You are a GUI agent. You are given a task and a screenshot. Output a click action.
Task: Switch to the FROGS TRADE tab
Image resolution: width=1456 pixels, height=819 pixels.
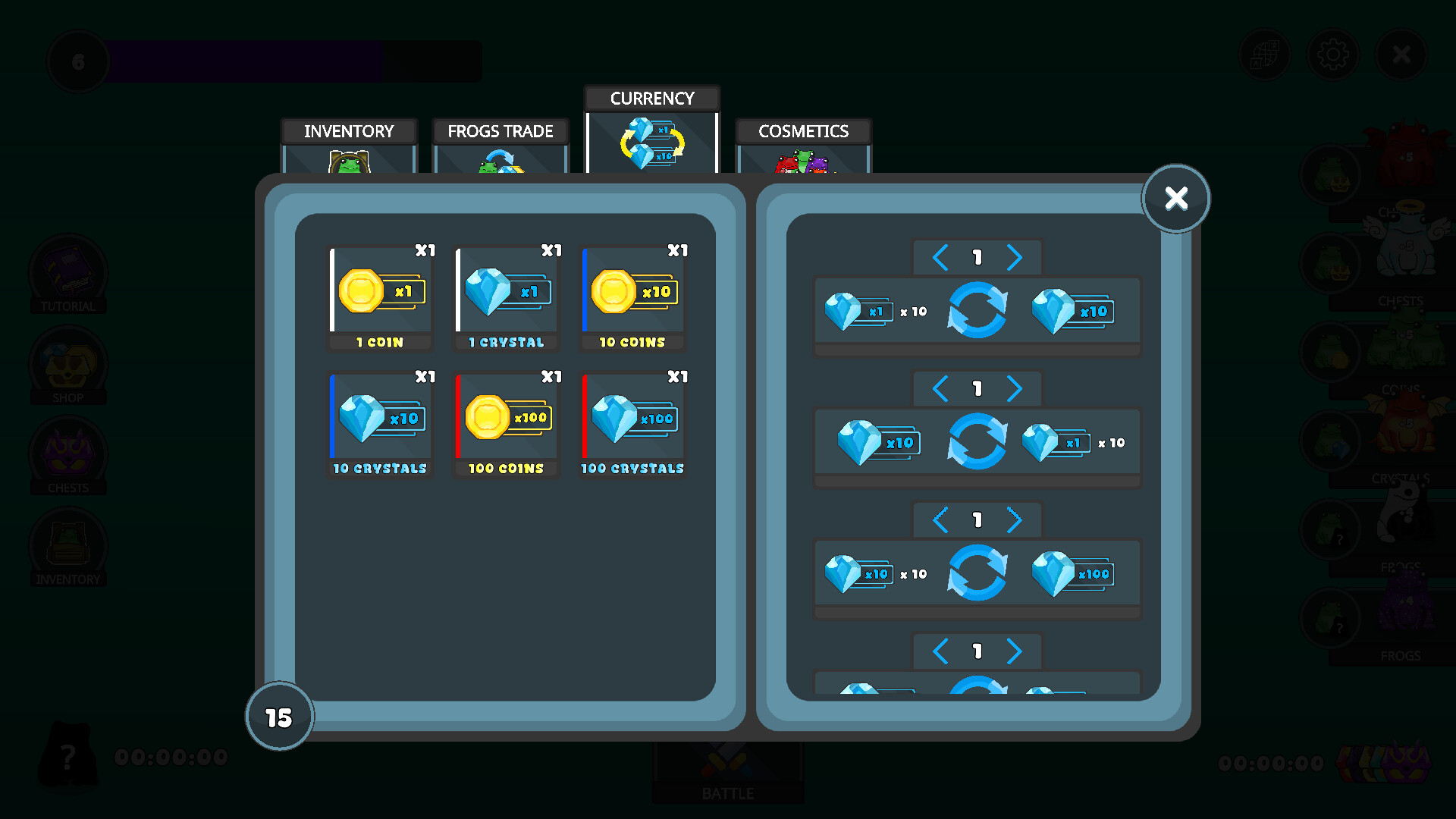coord(500,131)
